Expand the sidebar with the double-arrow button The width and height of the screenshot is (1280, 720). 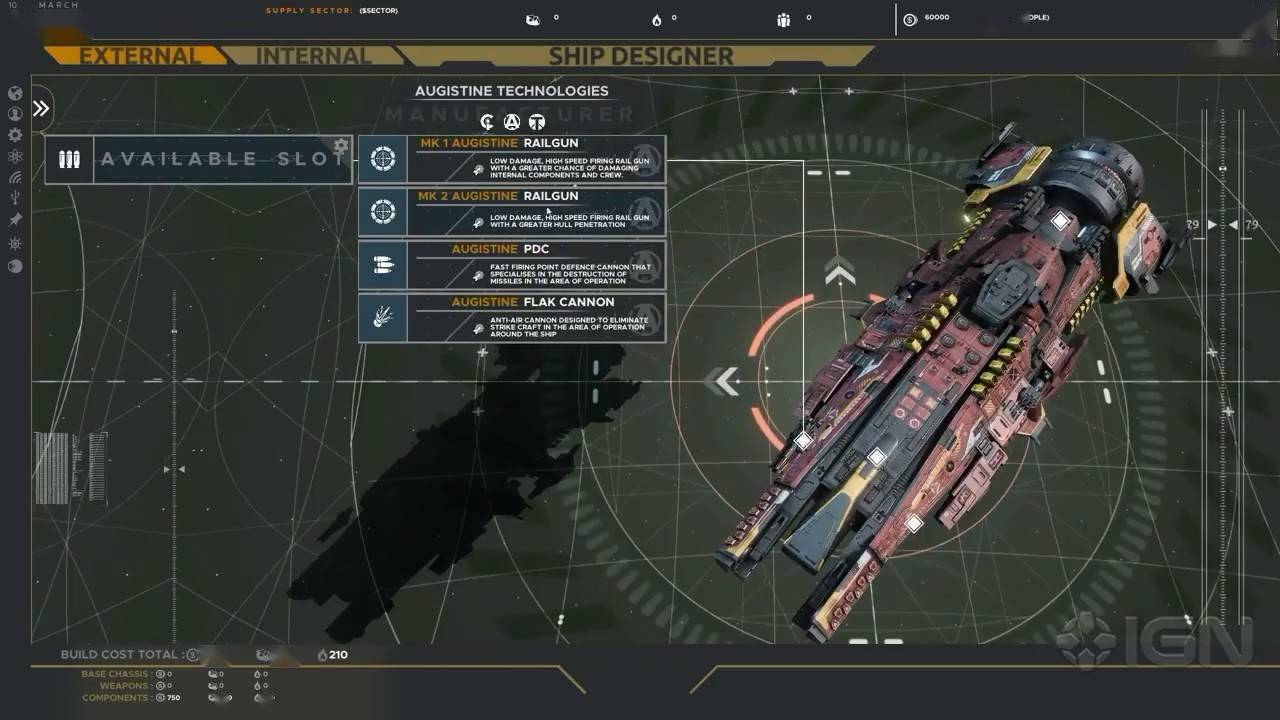point(41,108)
